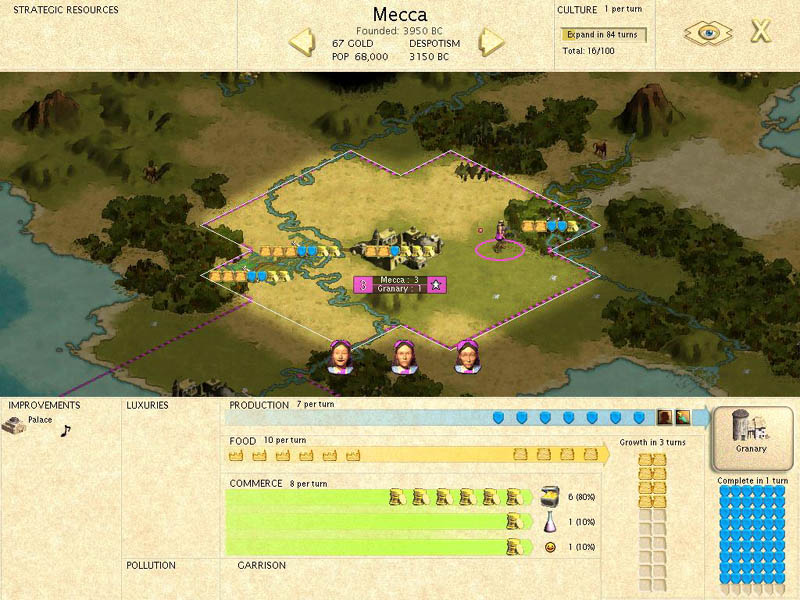Click the Mecca city center tile
Image resolution: width=800 pixels, height=600 pixels.
point(399,247)
